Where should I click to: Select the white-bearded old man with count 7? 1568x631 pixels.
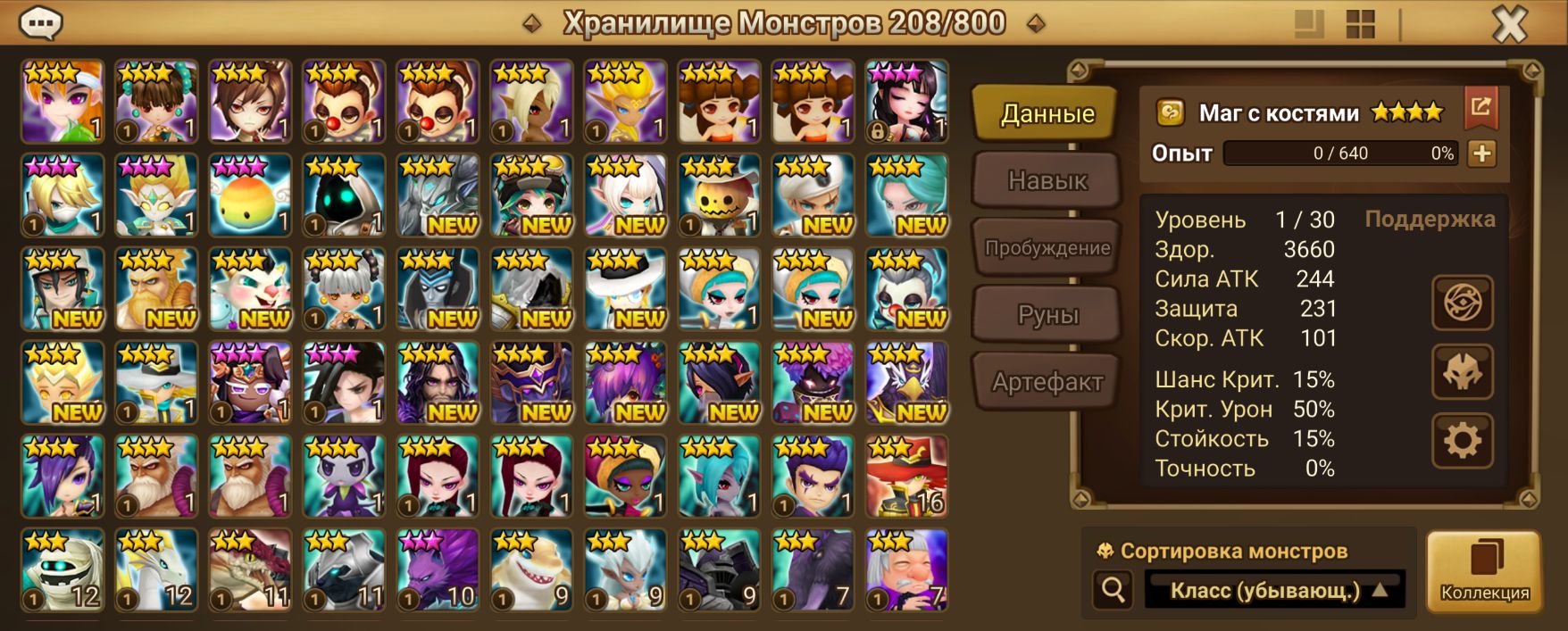tap(905, 570)
